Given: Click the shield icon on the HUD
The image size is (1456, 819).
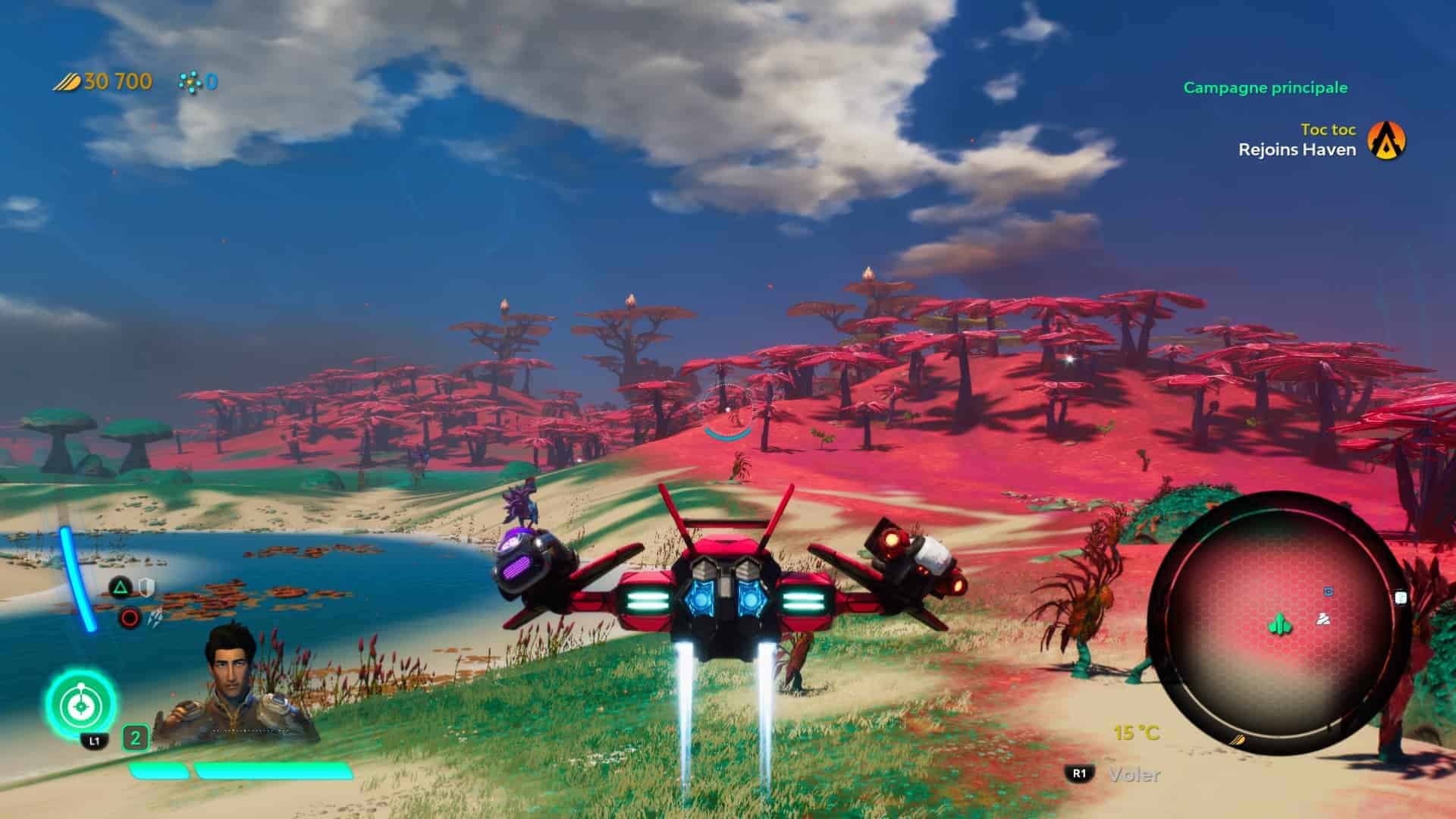Looking at the screenshot, I should coord(146,586).
